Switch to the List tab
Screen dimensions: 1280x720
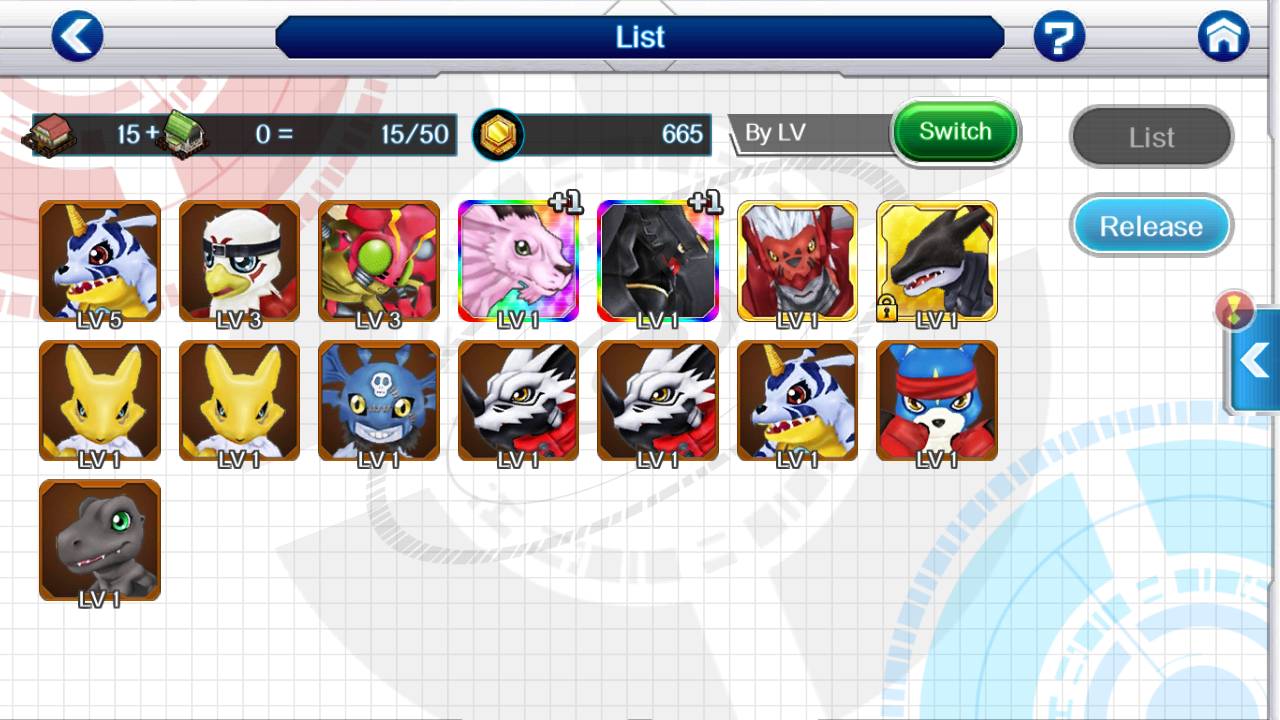coord(1151,137)
